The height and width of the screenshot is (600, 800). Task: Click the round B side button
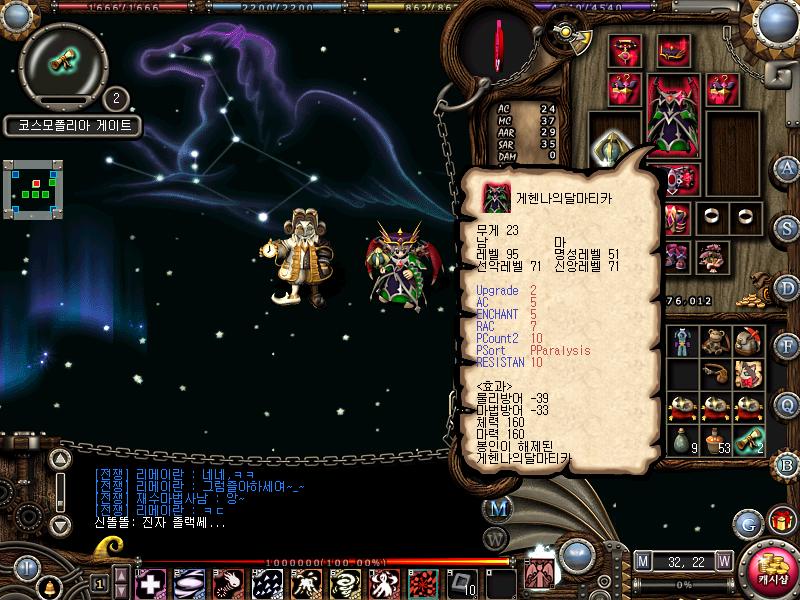(787, 463)
